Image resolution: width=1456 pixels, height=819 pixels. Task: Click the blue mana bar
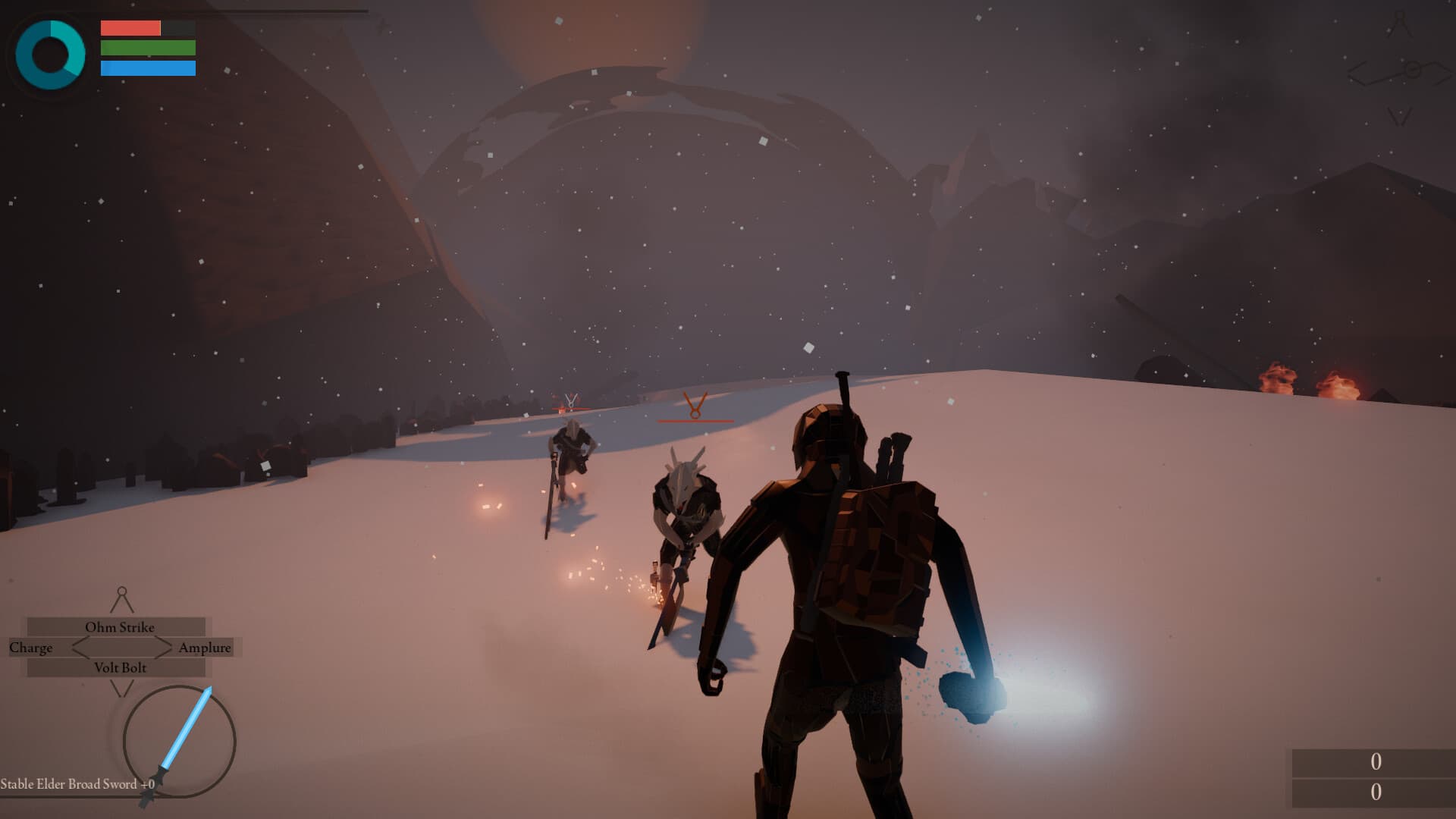tap(146, 69)
